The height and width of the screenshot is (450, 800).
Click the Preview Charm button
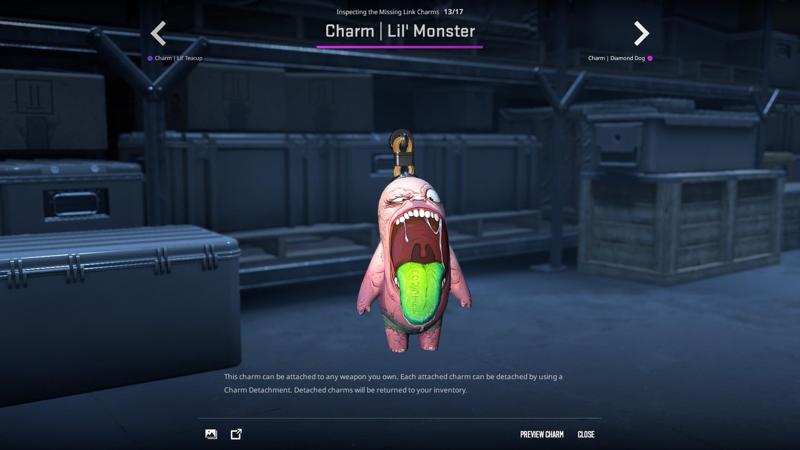point(541,435)
